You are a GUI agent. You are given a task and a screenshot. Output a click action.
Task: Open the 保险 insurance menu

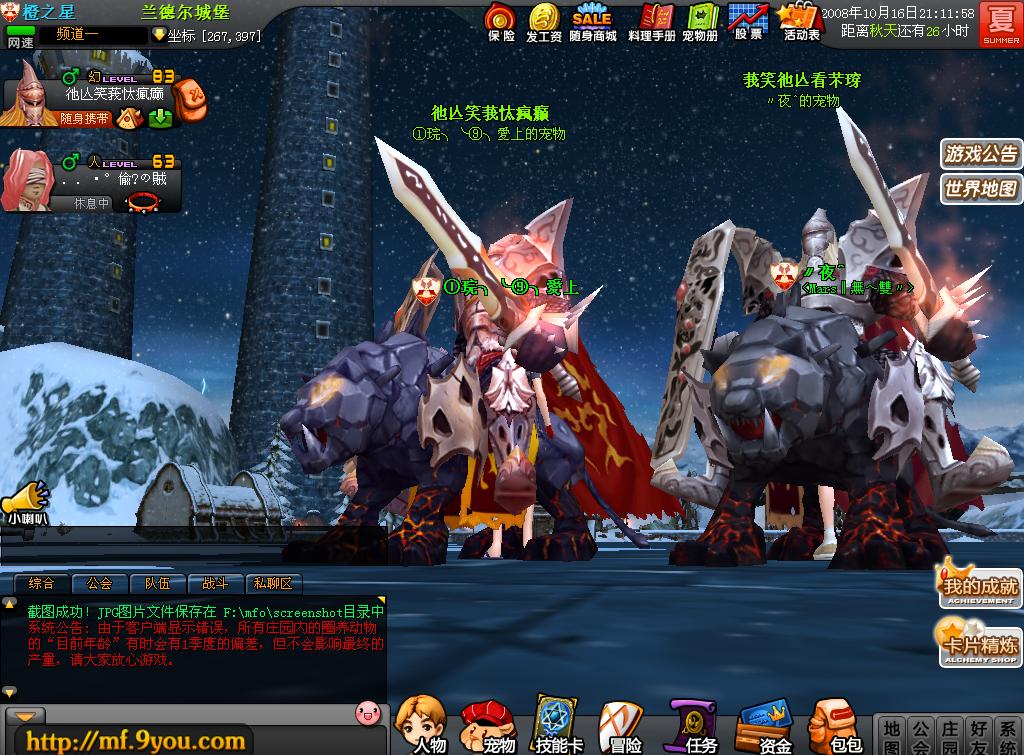click(x=501, y=20)
